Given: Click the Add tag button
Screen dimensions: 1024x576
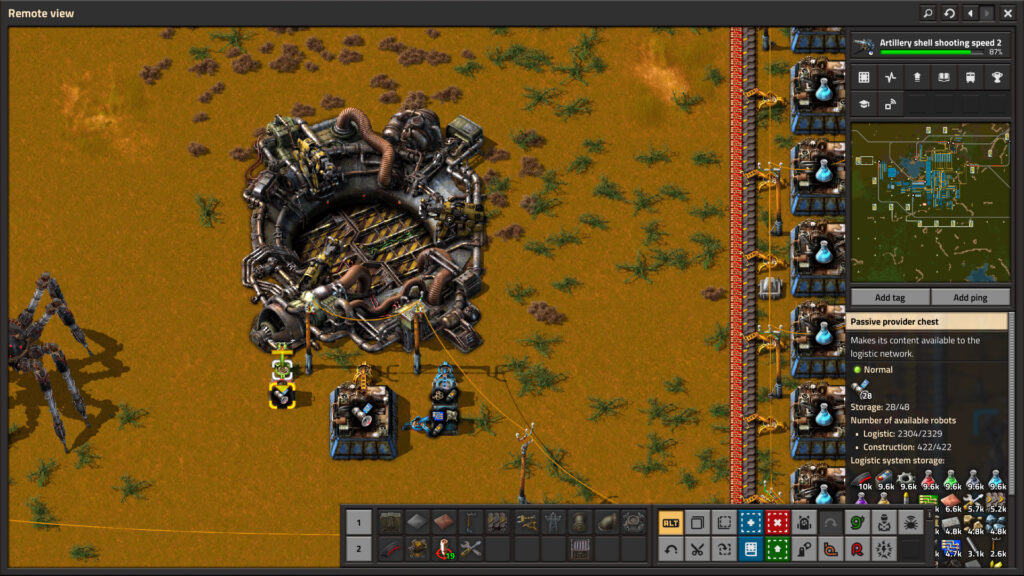Looking at the screenshot, I should pos(889,298).
